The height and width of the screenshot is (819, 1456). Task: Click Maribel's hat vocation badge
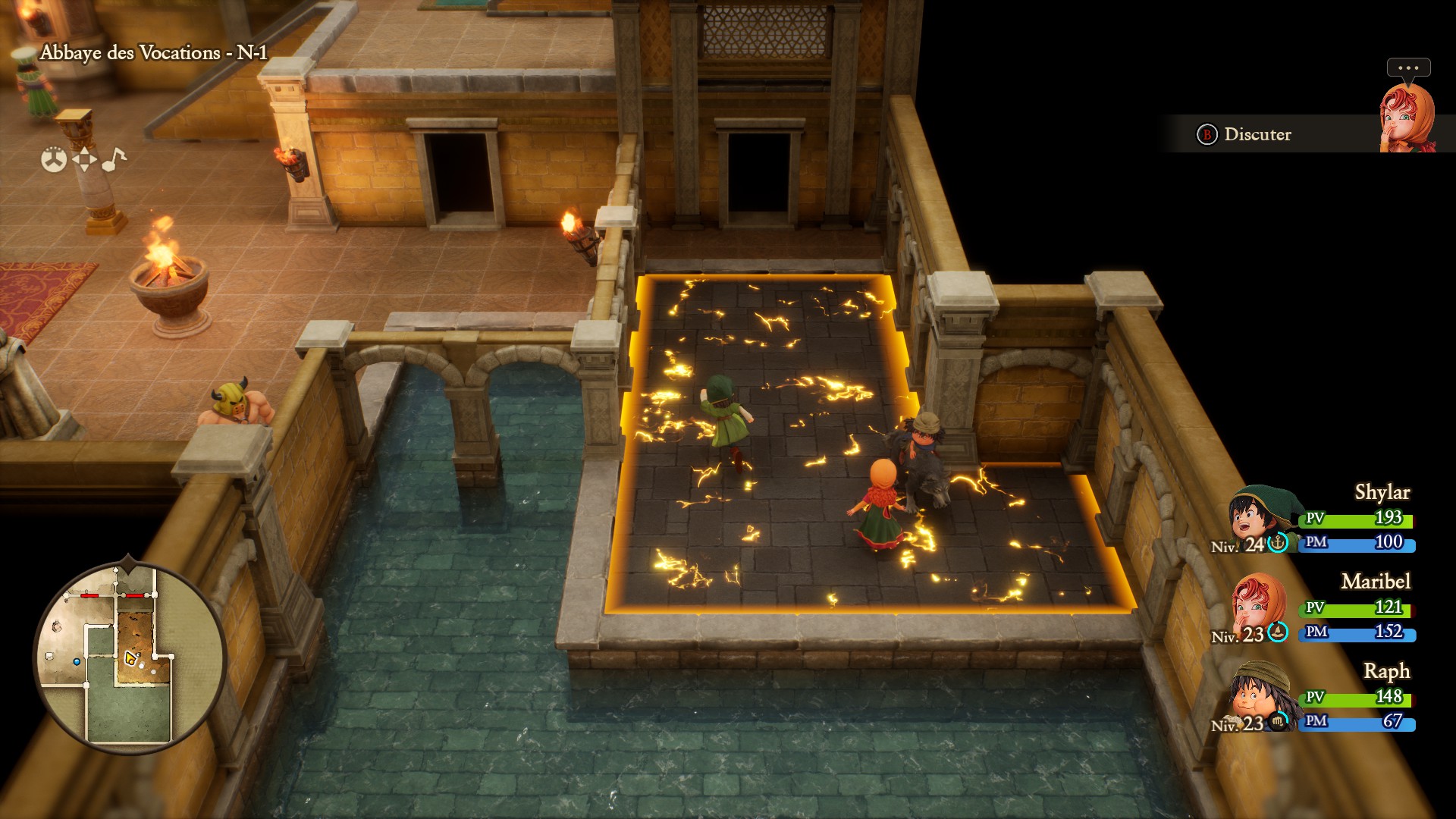[1279, 631]
